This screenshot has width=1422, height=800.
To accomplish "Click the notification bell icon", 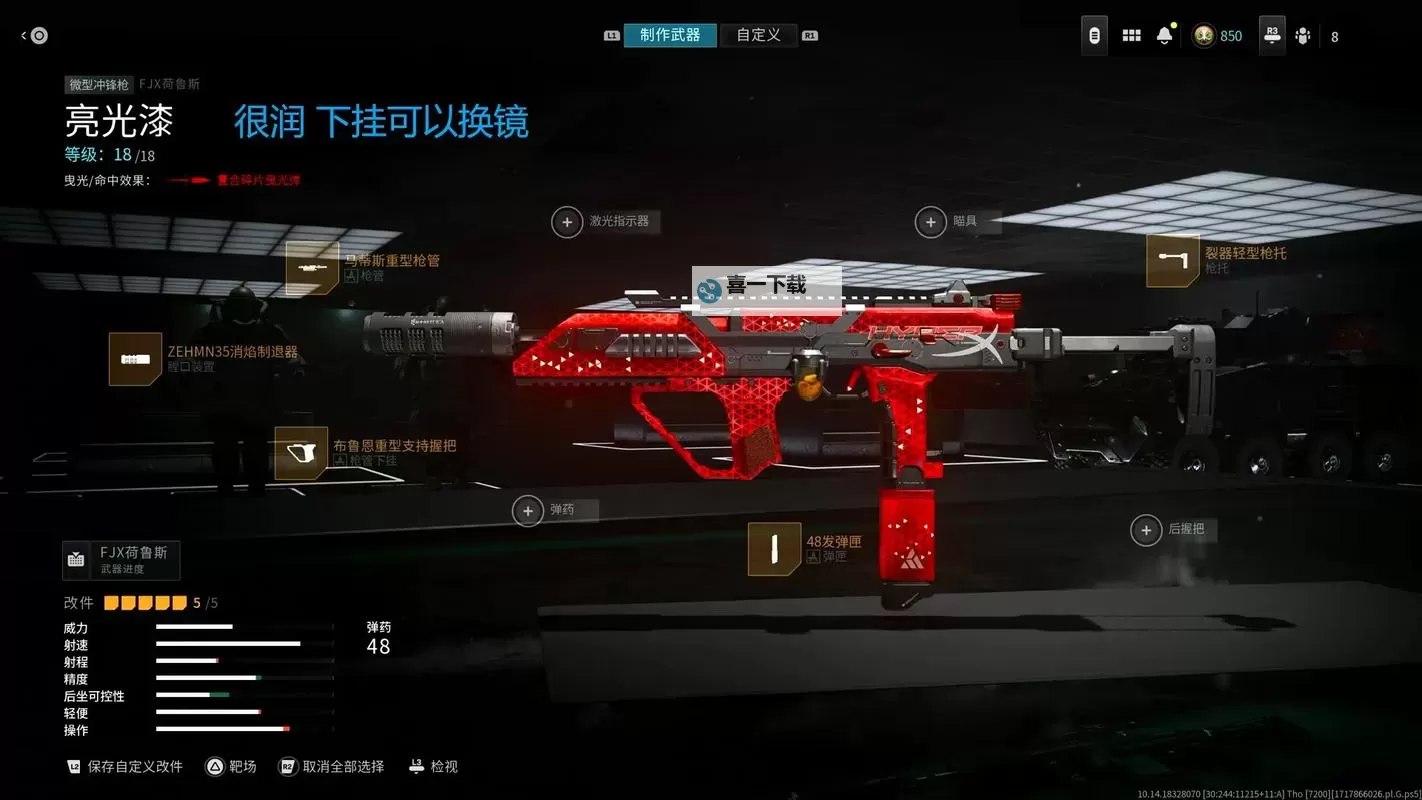I will click(1166, 34).
